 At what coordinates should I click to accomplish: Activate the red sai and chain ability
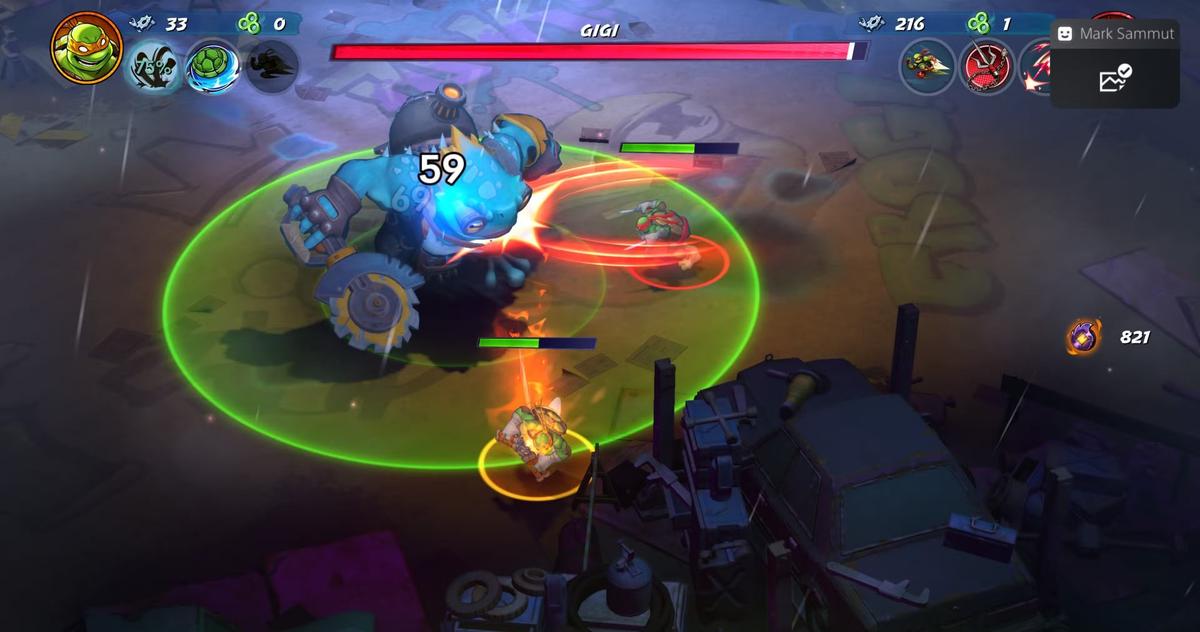point(987,67)
